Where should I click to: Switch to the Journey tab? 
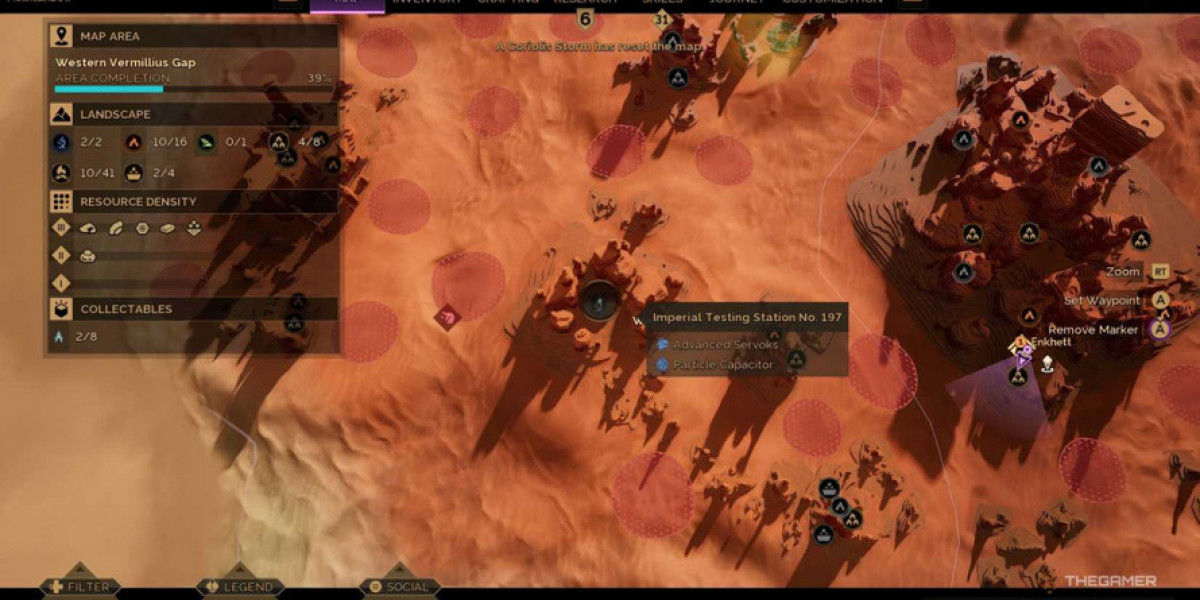(x=736, y=3)
